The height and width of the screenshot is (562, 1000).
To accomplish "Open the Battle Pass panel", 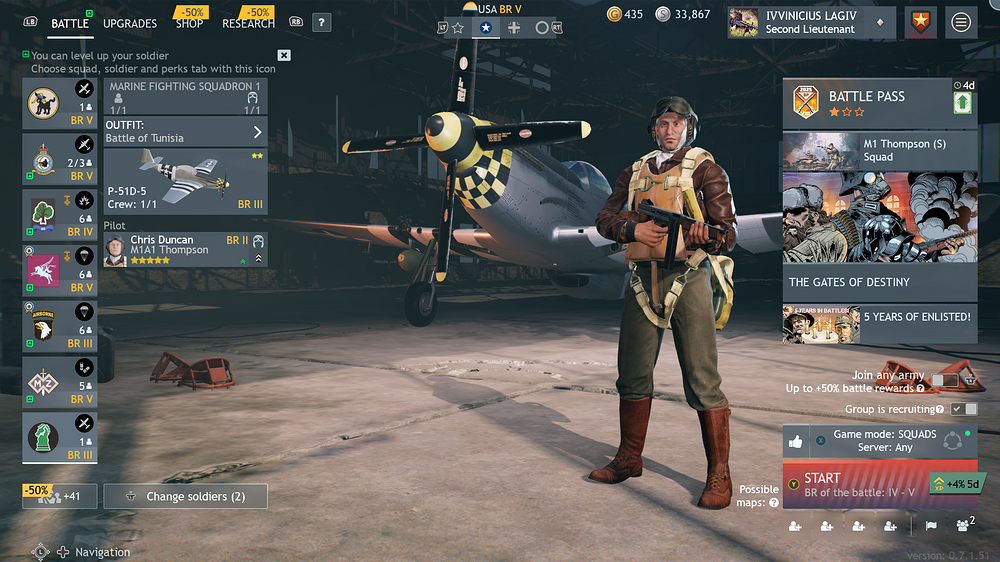I will pyautogui.click(x=865, y=103).
